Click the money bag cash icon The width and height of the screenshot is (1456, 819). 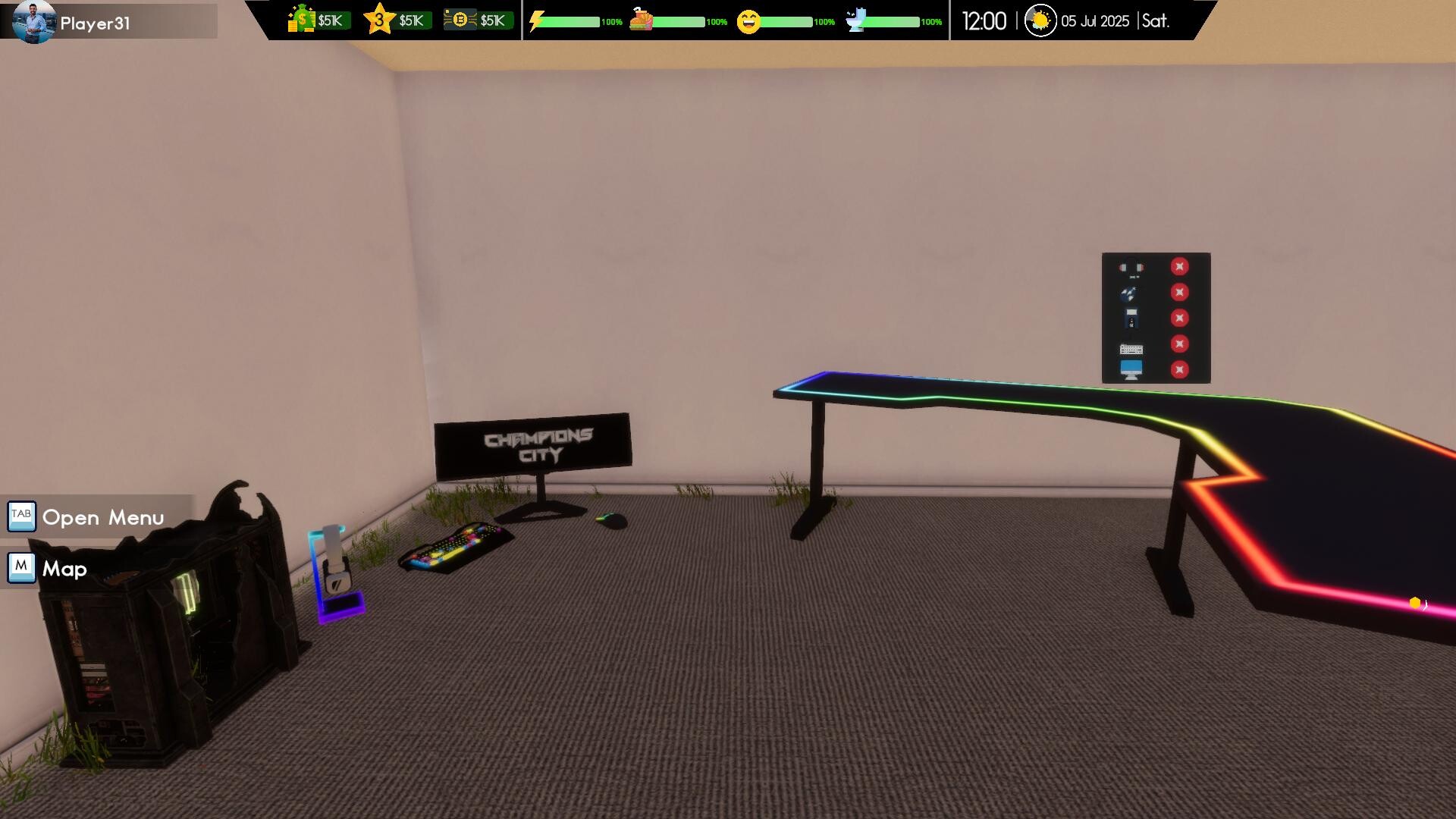click(301, 20)
